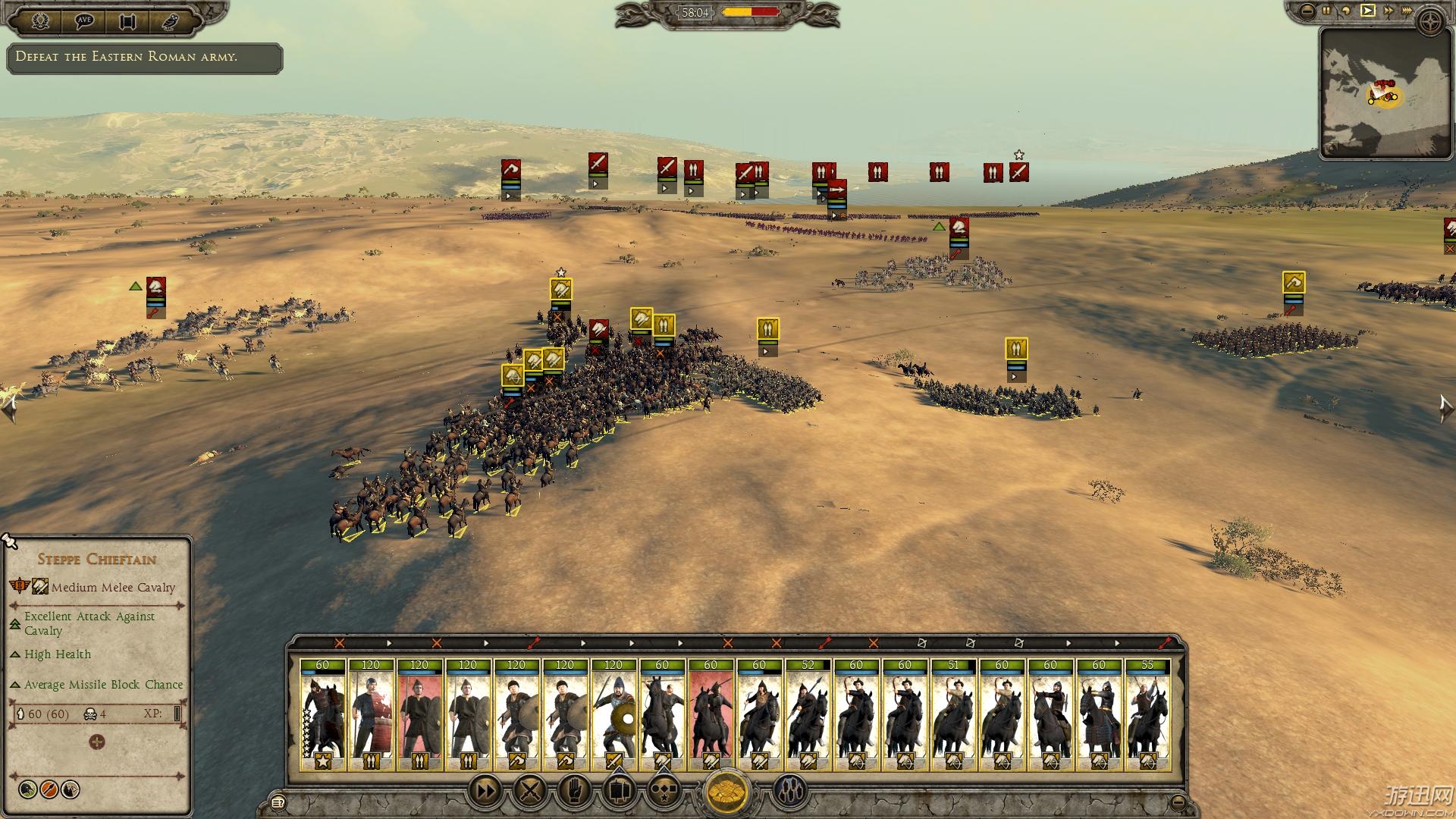Image resolution: width=1456 pixels, height=819 pixels.
Task: Click the compass button beside the minimap
Action: (x=1432, y=22)
